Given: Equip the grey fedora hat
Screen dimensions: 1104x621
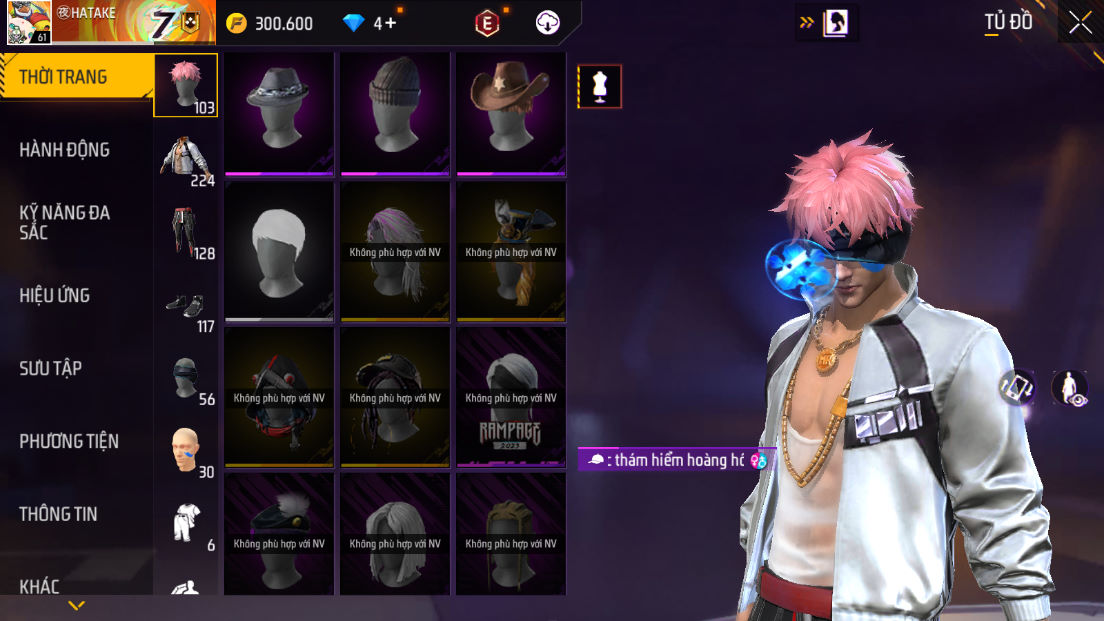Looking at the screenshot, I should 279,113.
